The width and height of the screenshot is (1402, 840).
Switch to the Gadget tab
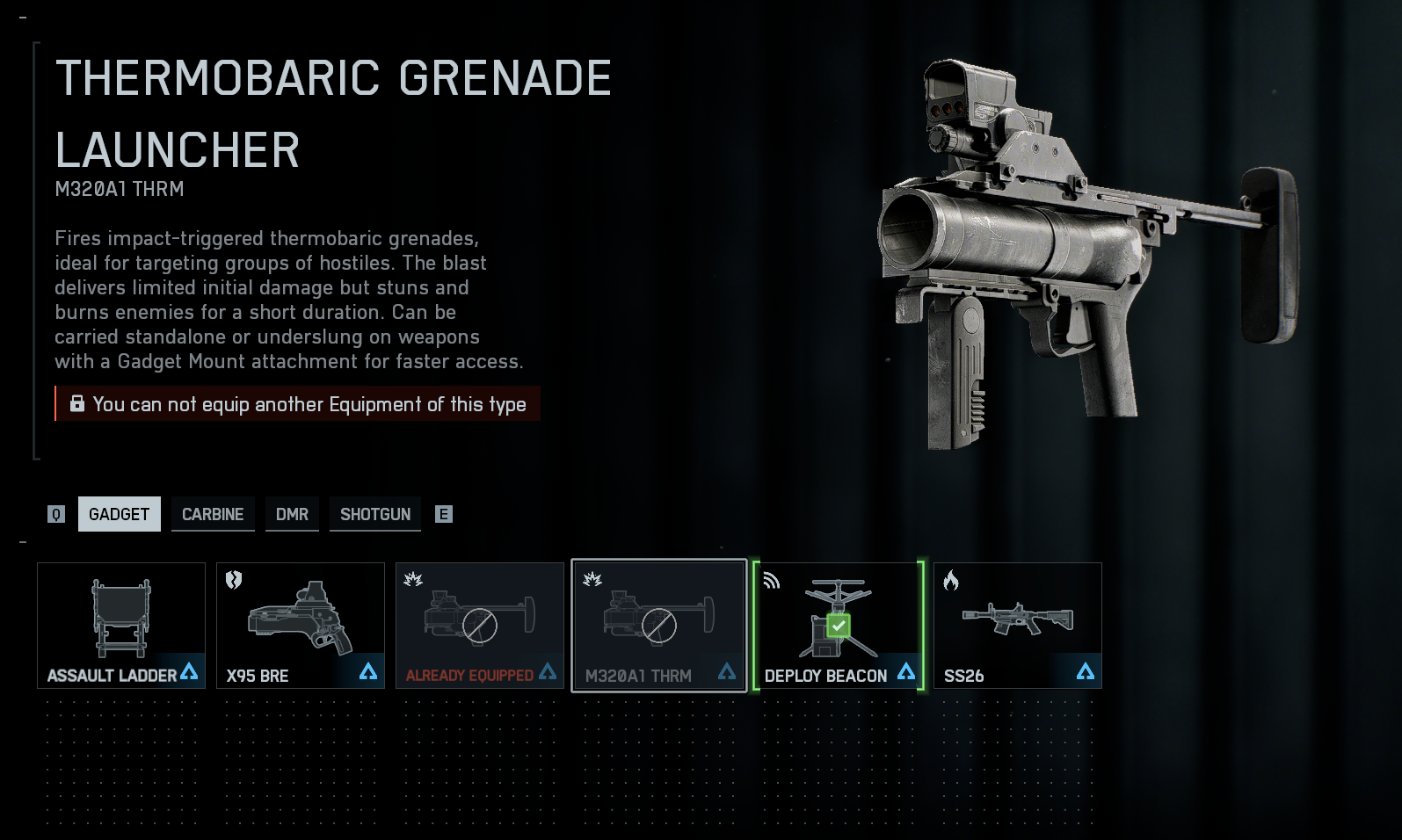point(119,514)
